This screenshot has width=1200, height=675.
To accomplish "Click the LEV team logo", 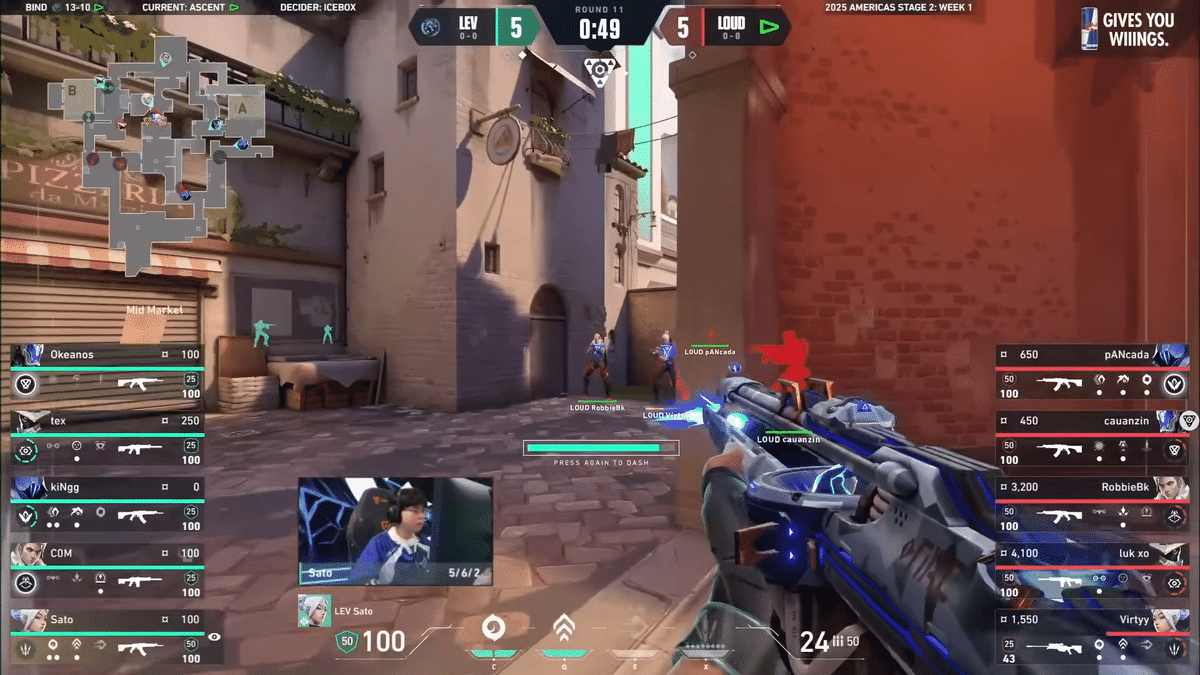I will pos(431,27).
